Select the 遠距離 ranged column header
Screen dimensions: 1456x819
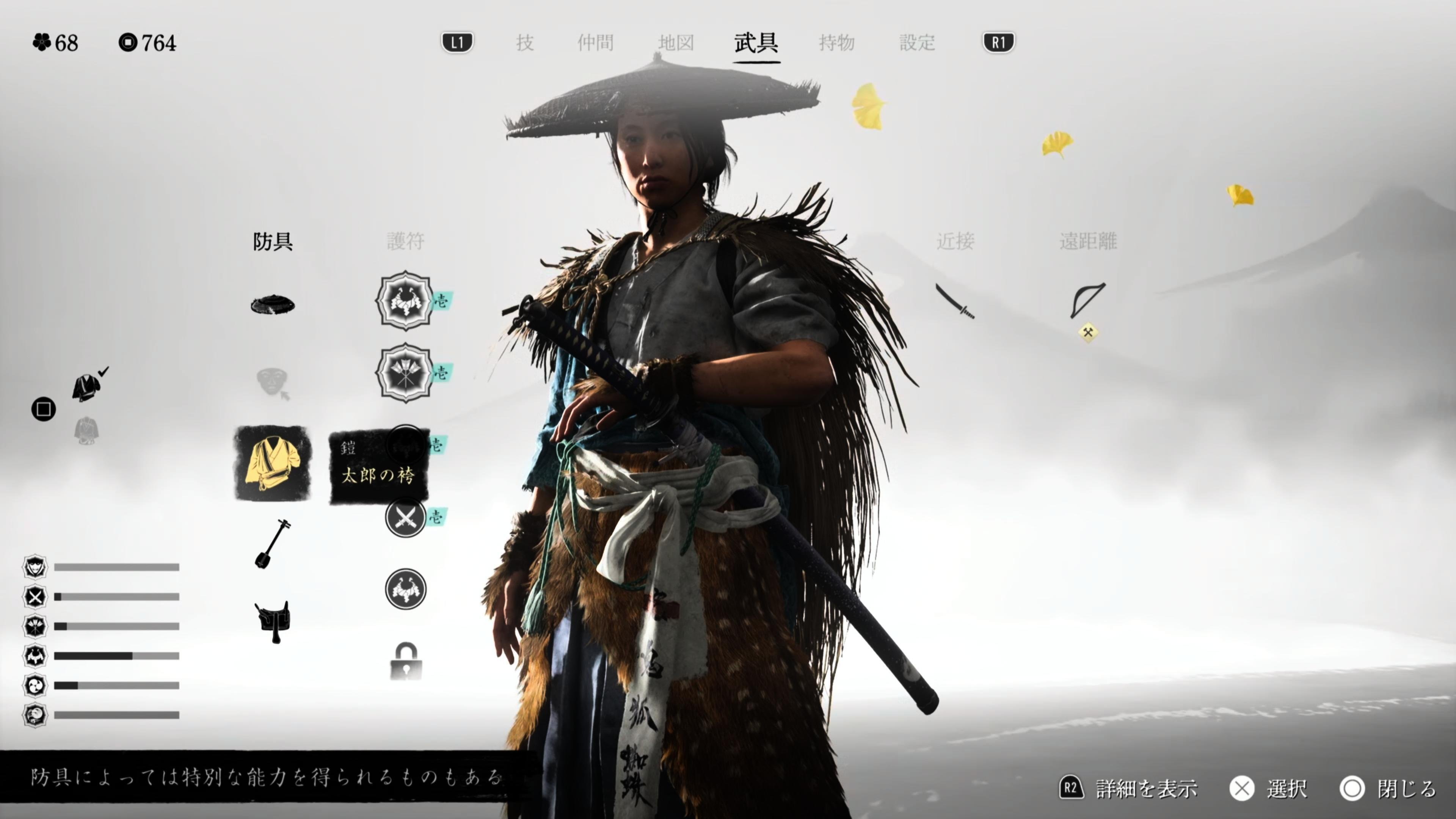pyautogui.click(x=1087, y=242)
